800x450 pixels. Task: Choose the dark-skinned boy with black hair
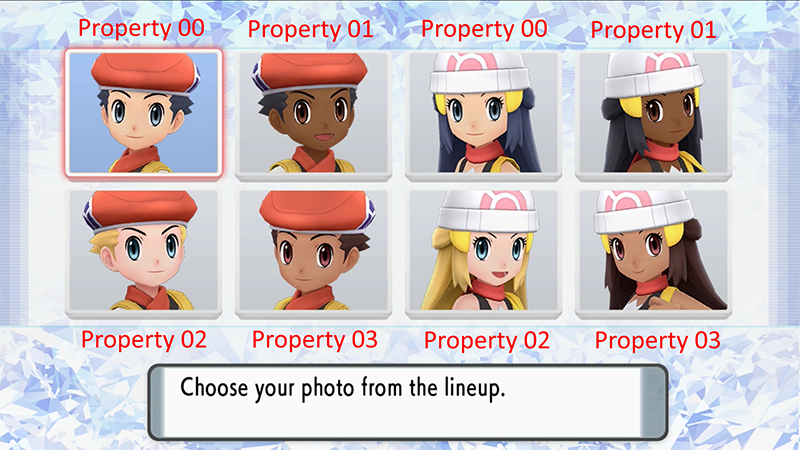[314, 113]
